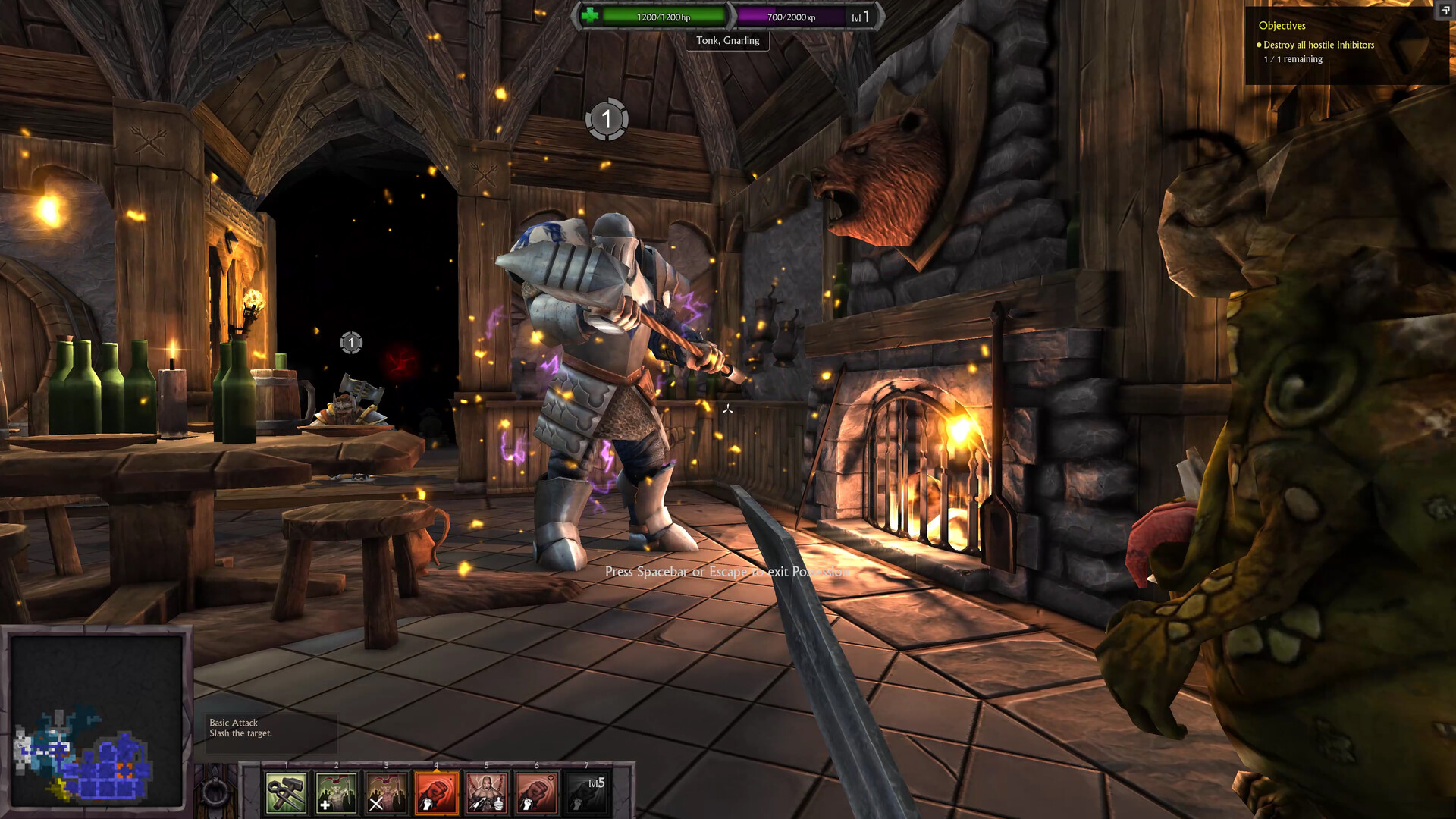This screenshot has width=1456, height=819.
Task: Select the Destroy all hostile Inhibitors objective
Action: click(x=1318, y=45)
